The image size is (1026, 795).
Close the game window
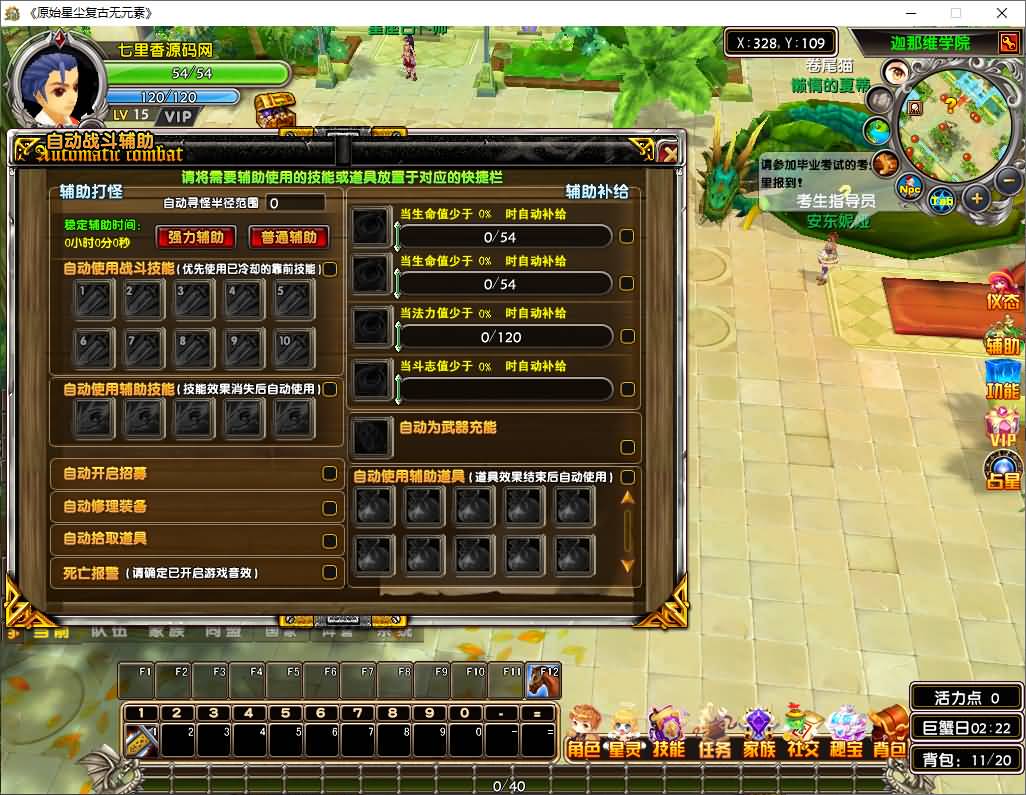[x=1002, y=13]
